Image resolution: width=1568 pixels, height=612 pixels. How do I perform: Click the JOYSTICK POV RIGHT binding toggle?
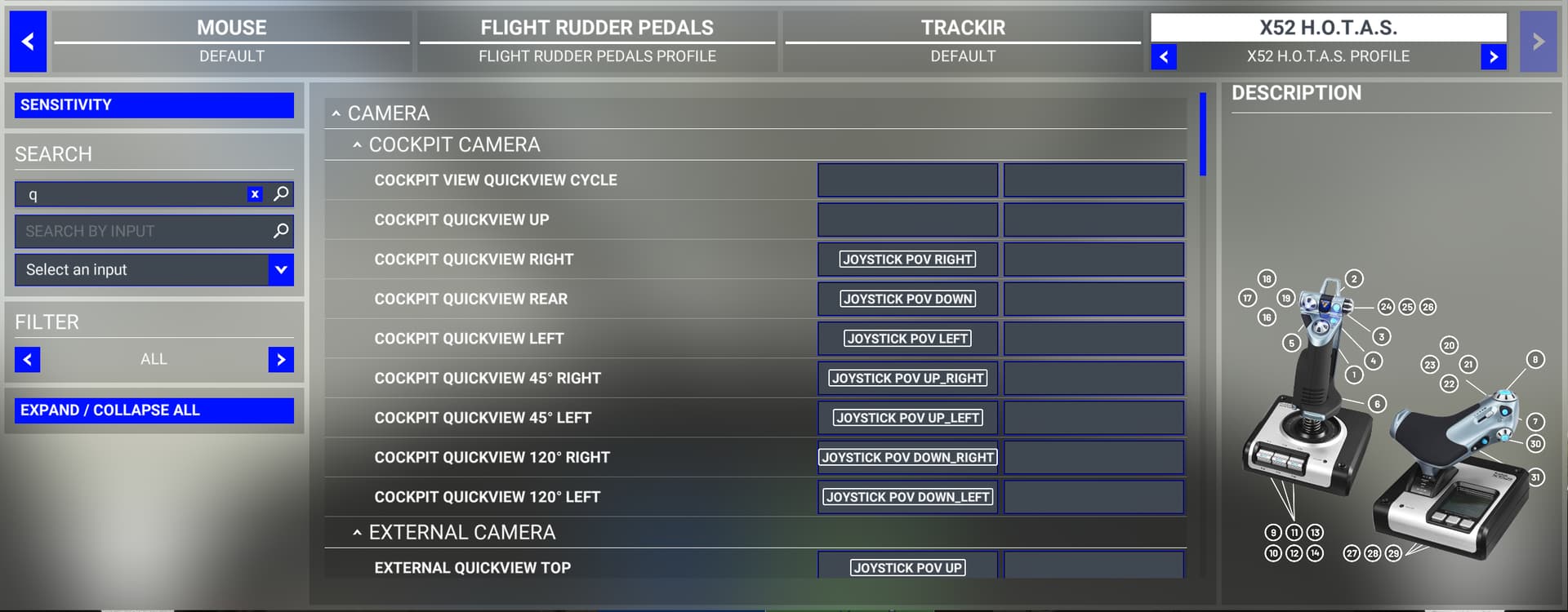[x=906, y=259]
